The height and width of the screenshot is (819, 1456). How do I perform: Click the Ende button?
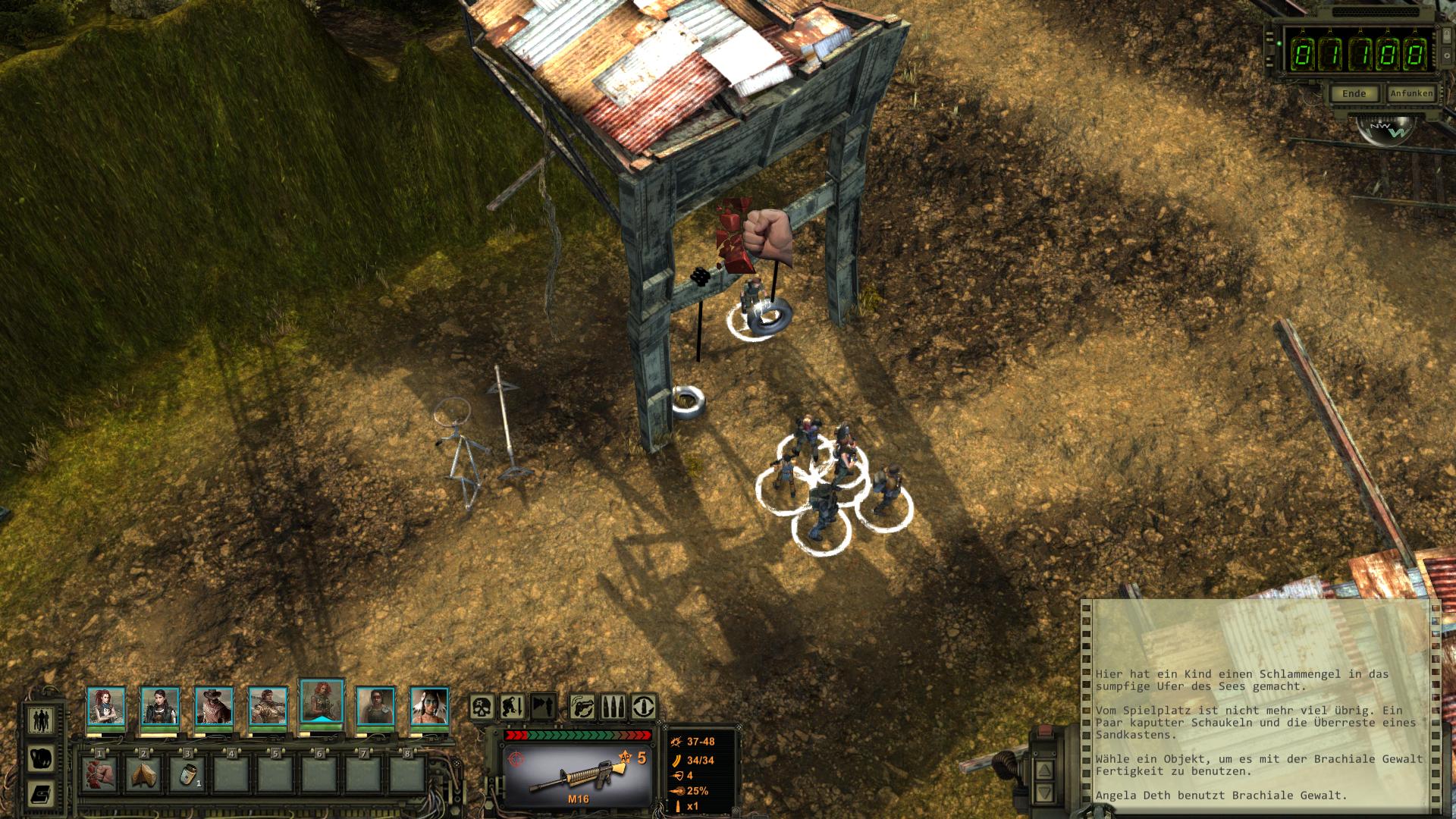click(x=1354, y=93)
